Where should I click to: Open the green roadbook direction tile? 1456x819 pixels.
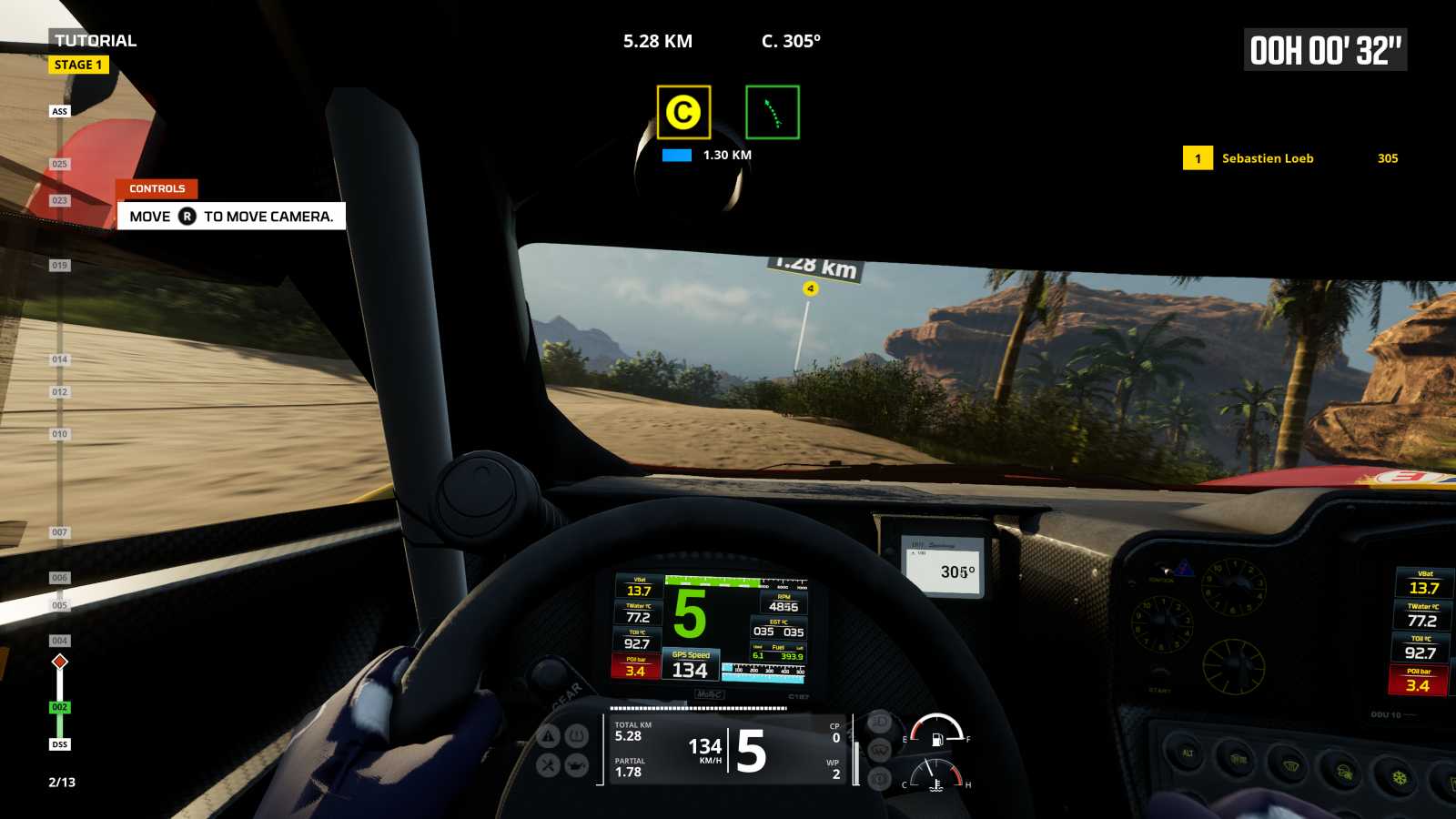pos(773,112)
